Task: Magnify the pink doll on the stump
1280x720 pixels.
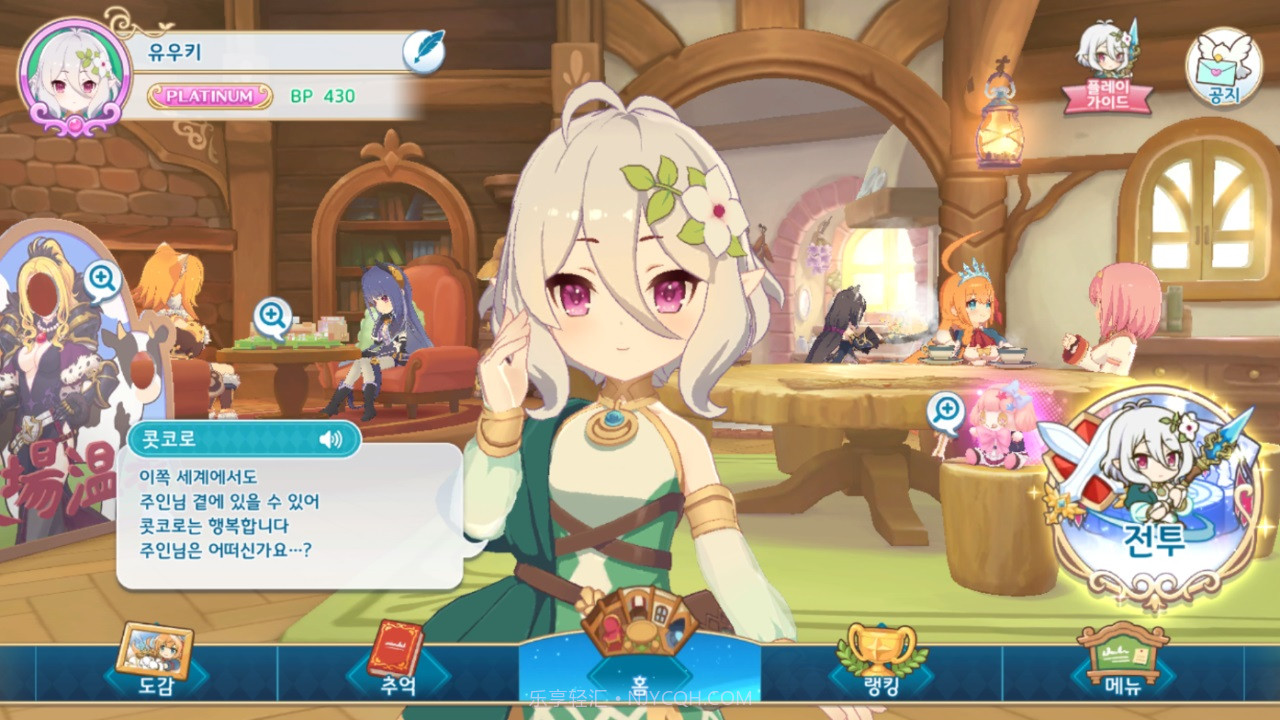Action: [x=945, y=410]
